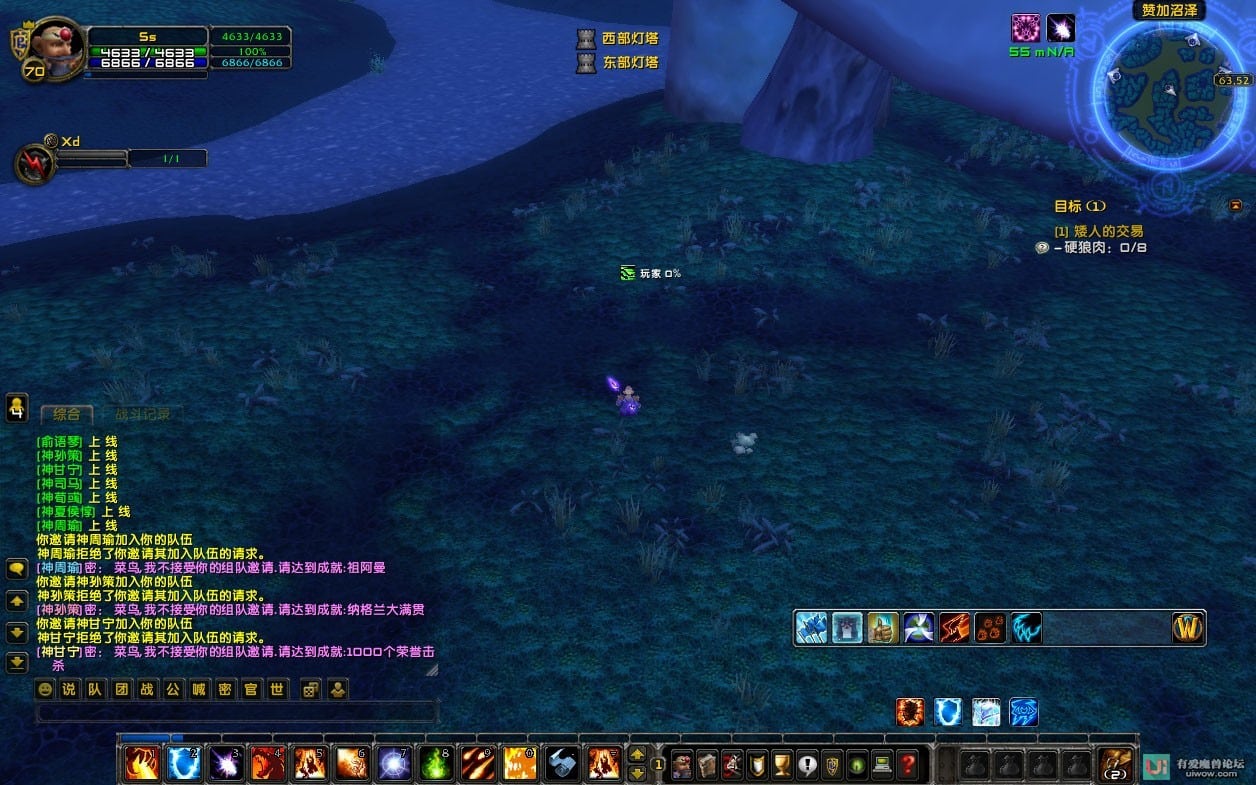This screenshot has height=785, width=1256.
Task: Activate the green flame spell in slot 8
Action: [436, 764]
